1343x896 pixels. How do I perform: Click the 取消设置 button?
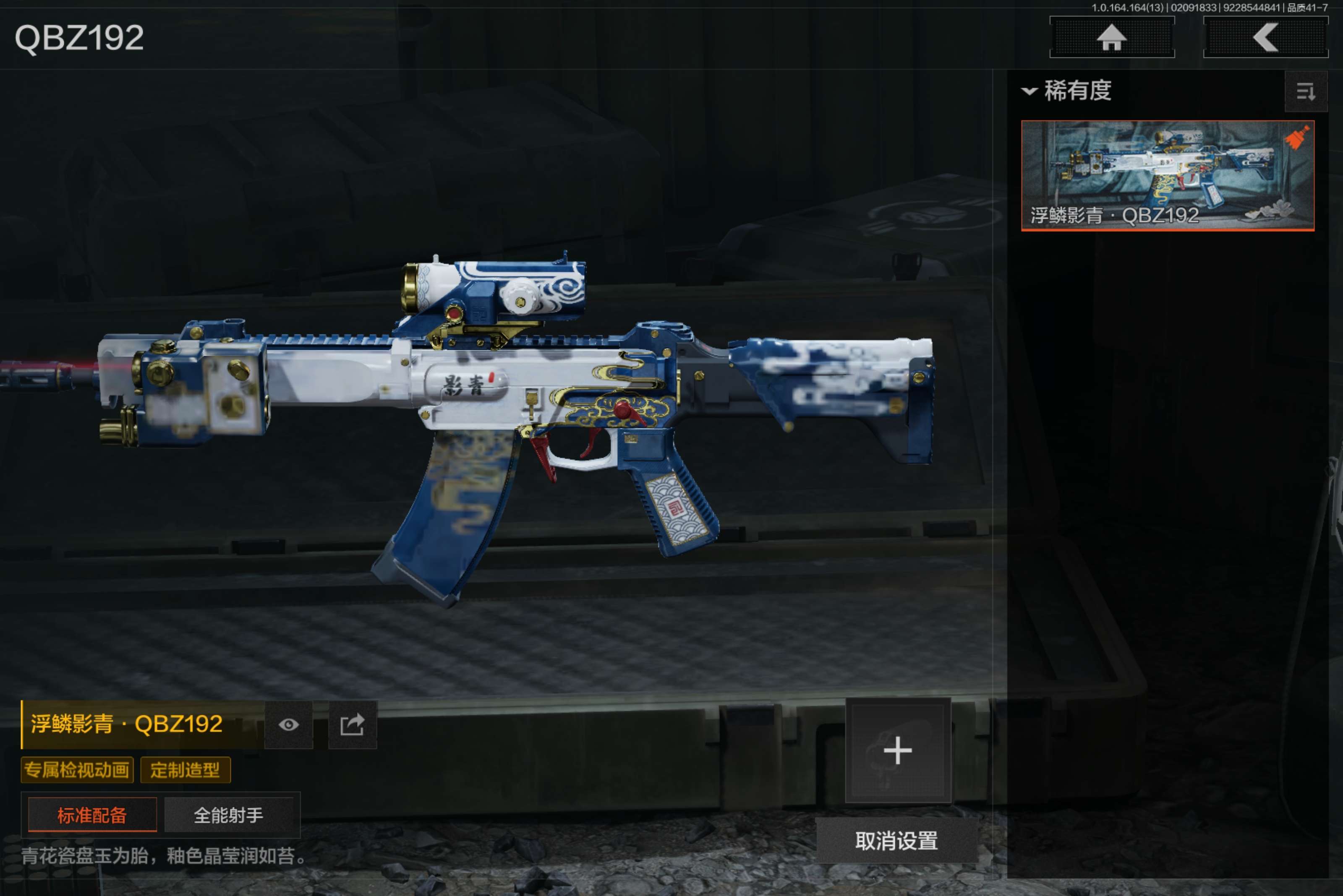pos(896,841)
